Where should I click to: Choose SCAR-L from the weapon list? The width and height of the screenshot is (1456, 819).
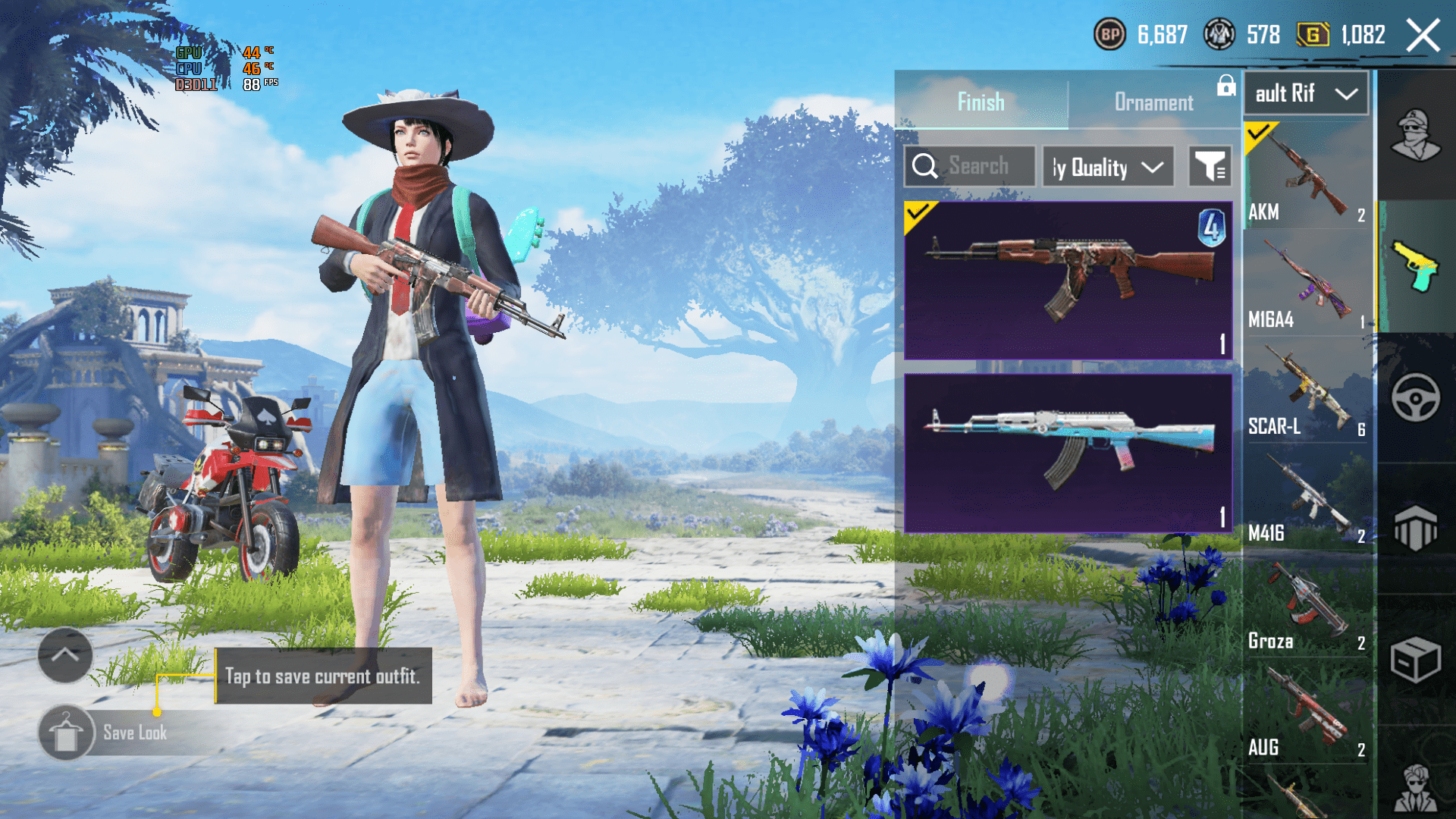[1306, 391]
